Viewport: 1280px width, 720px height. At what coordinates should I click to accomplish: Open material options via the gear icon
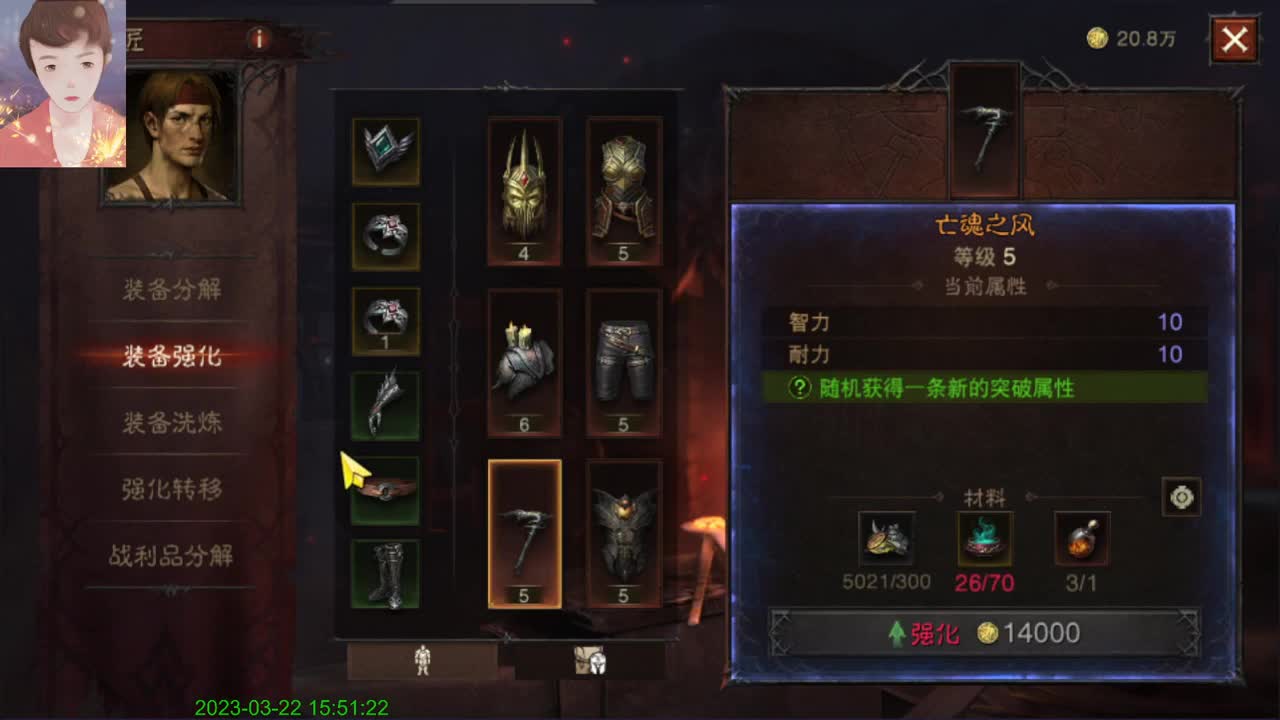coord(1181,497)
